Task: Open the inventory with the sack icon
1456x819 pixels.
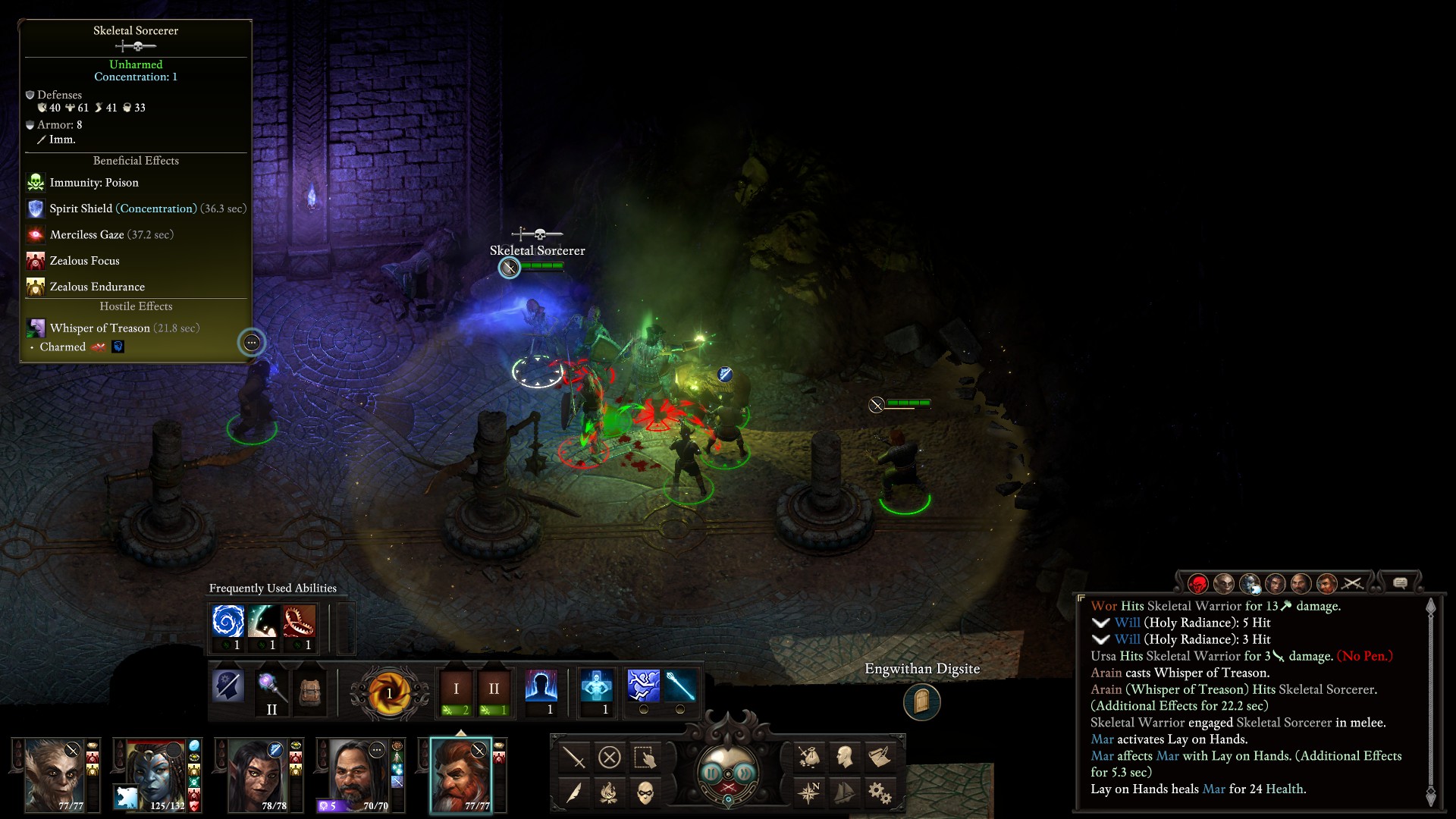Action: coord(808,756)
